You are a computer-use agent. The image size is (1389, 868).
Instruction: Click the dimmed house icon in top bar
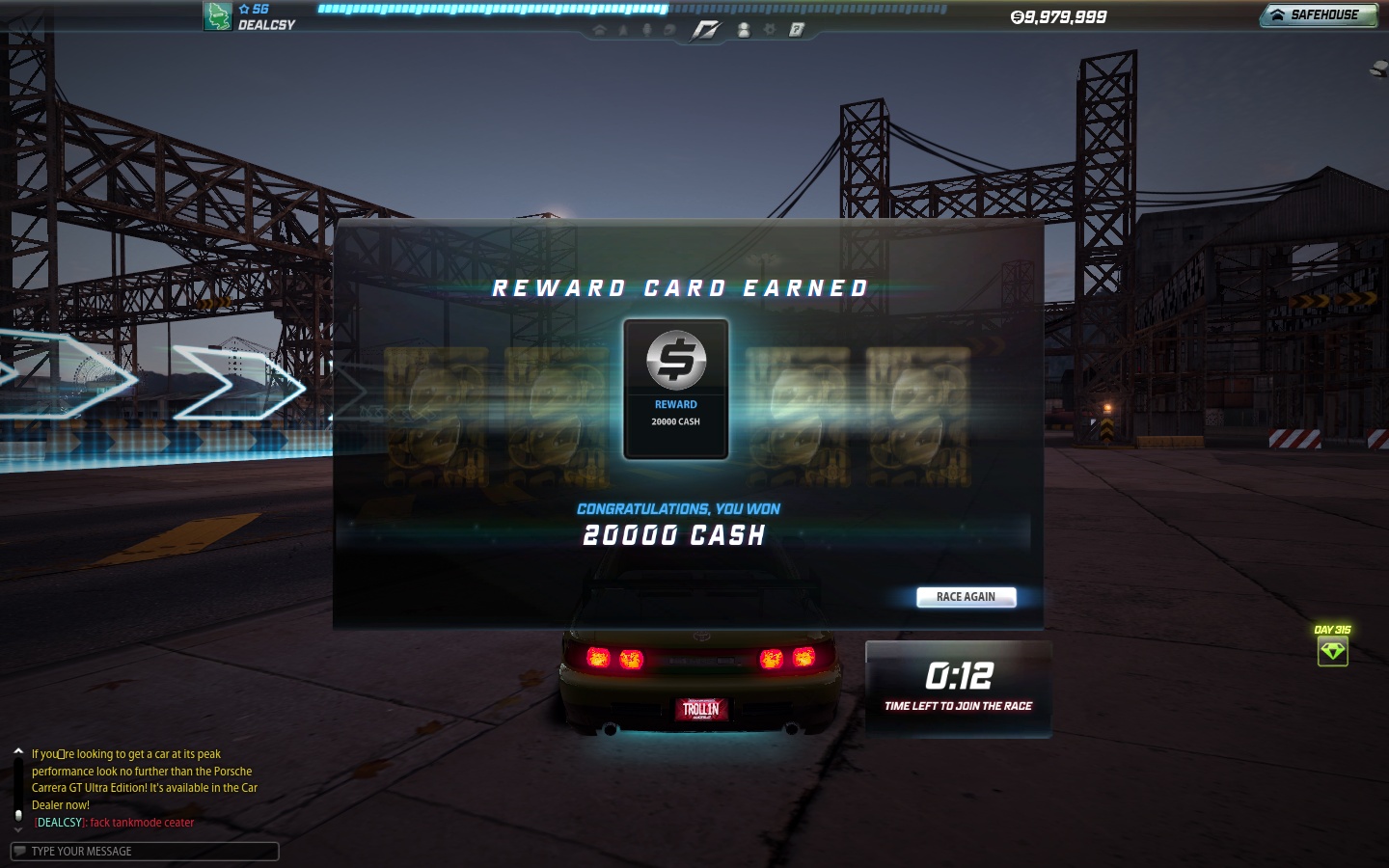[599, 30]
